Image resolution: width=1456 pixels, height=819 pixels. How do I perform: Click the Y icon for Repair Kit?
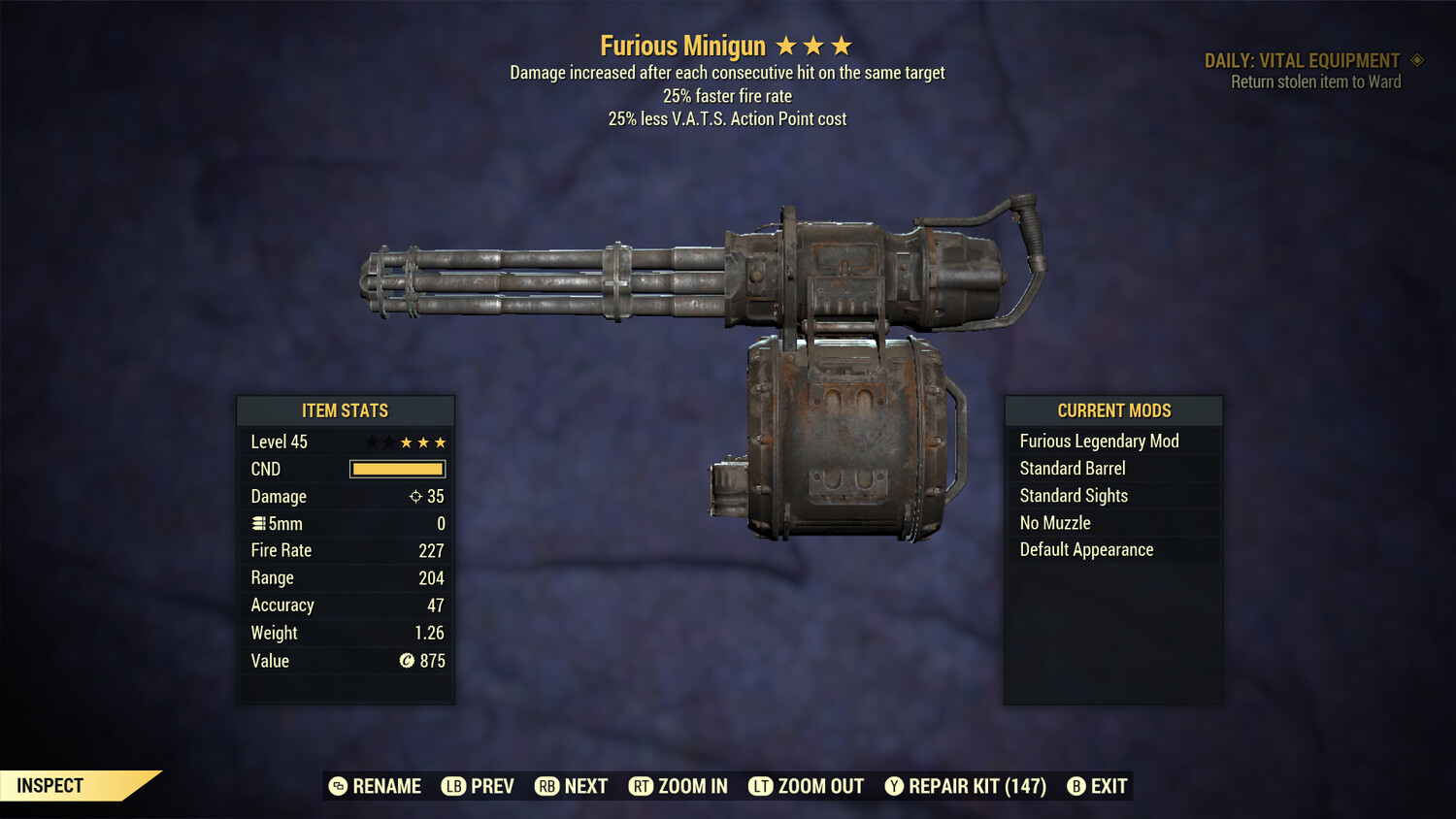pyautogui.click(x=895, y=786)
